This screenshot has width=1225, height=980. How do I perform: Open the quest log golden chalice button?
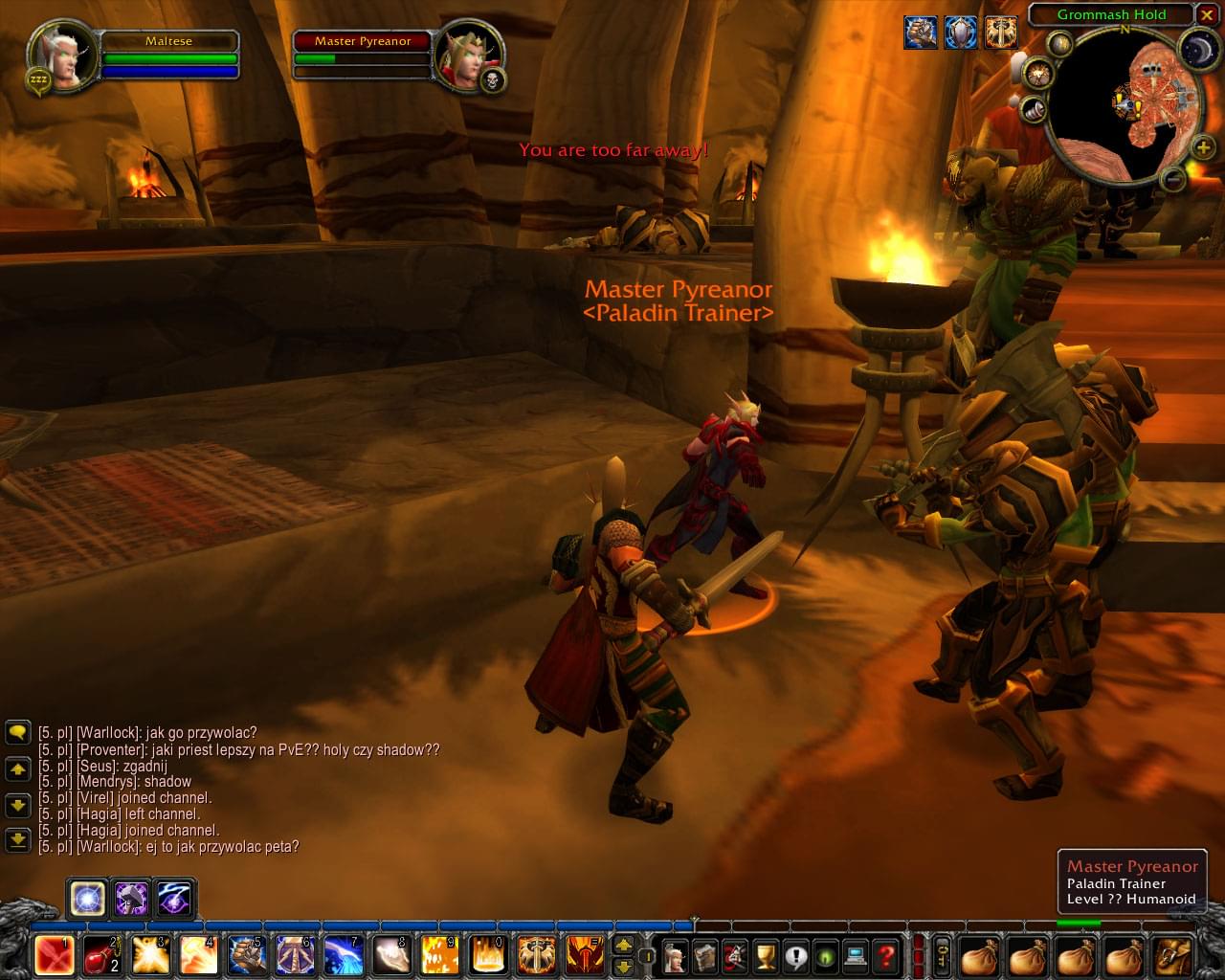click(766, 955)
